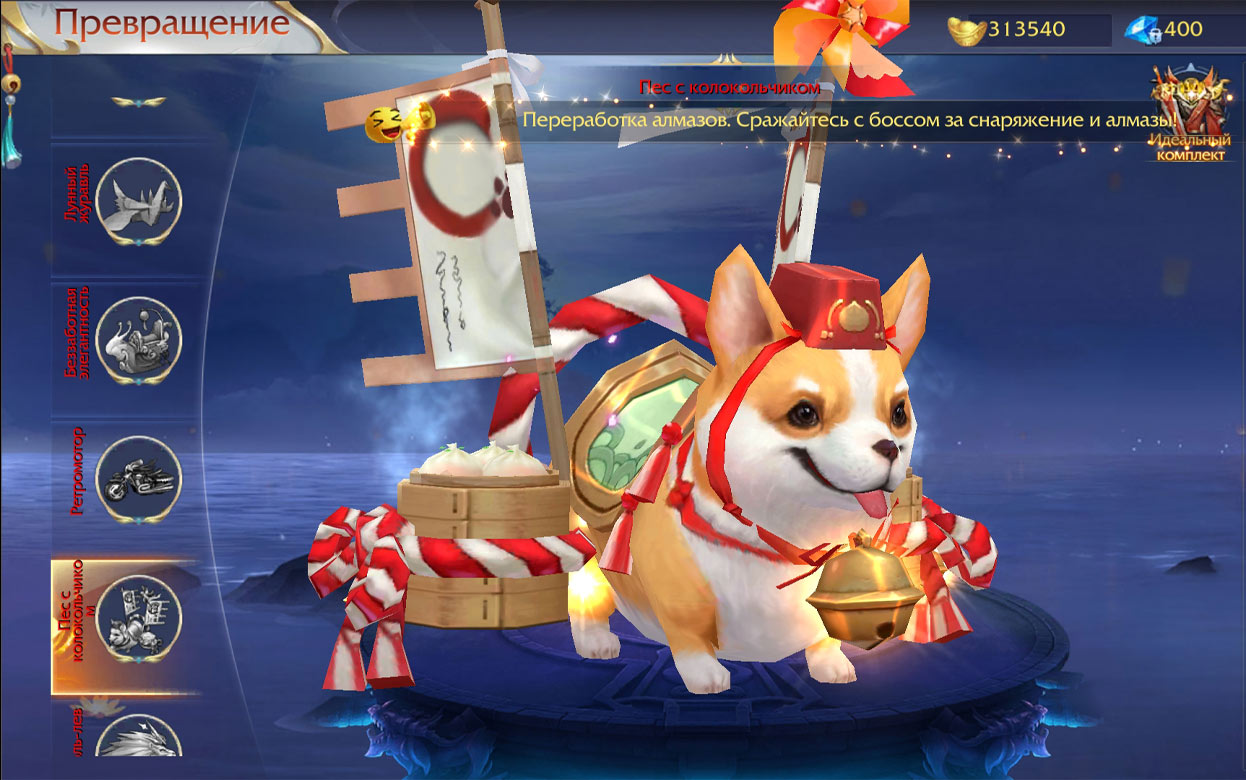This screenshot has width=1246, height=780.
Task: Open the laughing emoji chat icon
Action: point(383,124)
